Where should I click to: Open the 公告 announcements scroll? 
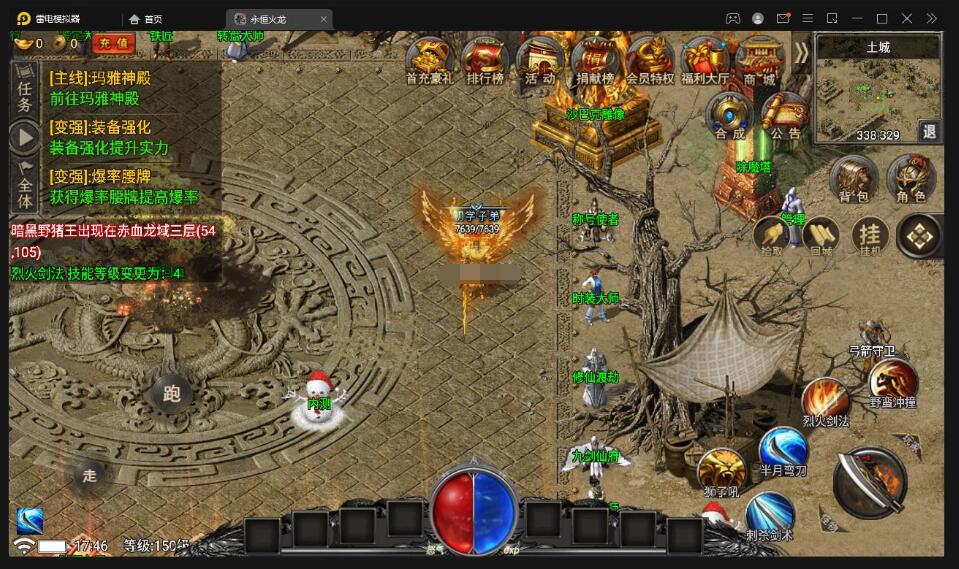[785, 113]
